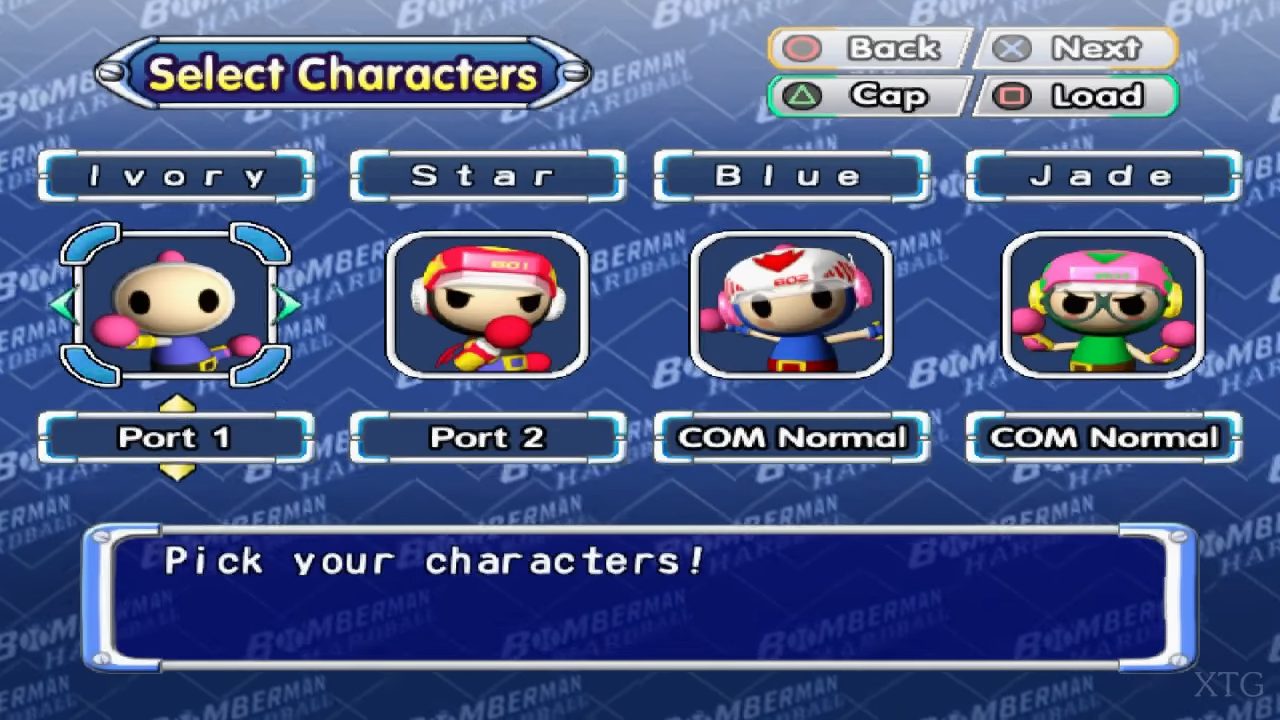
Task: Choose the Star character portrait
Action: tap(487, 304)
